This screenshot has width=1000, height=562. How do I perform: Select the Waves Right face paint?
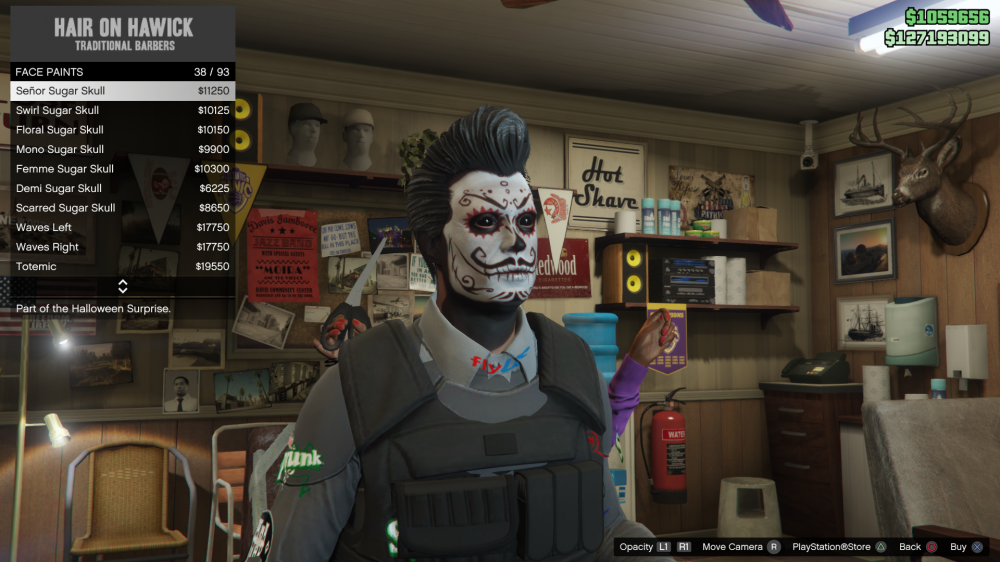tap(122, 247)
